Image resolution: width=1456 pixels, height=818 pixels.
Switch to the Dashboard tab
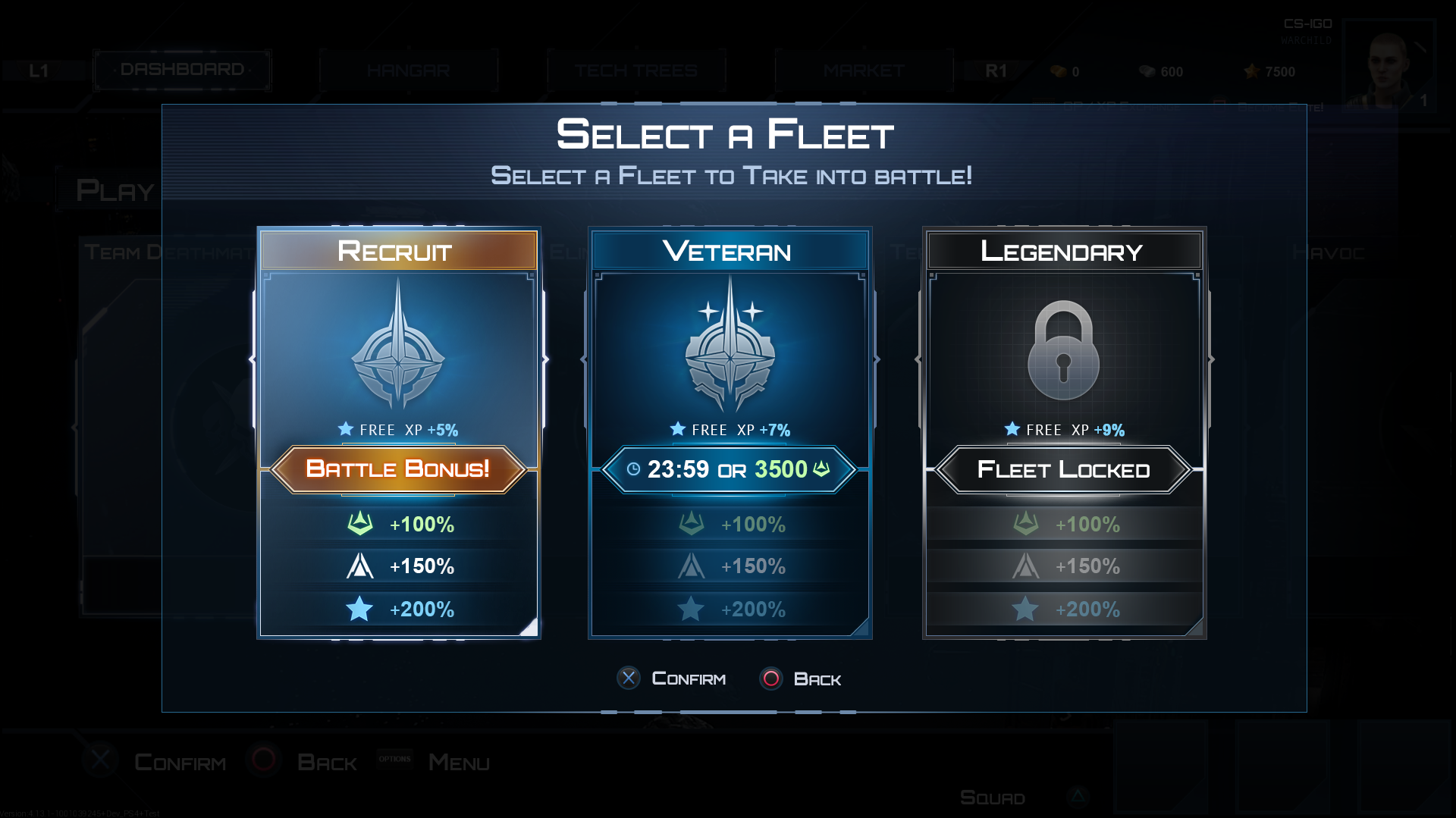[x=182, y=70]
